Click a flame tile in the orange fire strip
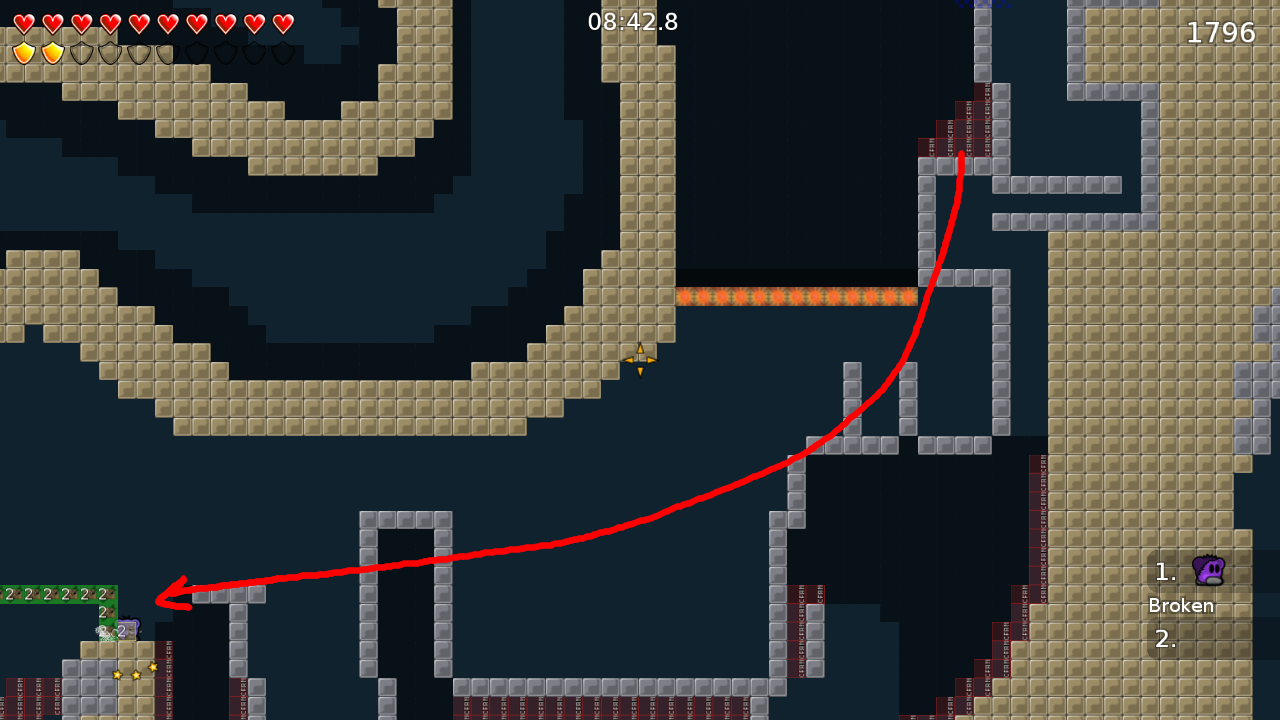 [x=795, y=295]
